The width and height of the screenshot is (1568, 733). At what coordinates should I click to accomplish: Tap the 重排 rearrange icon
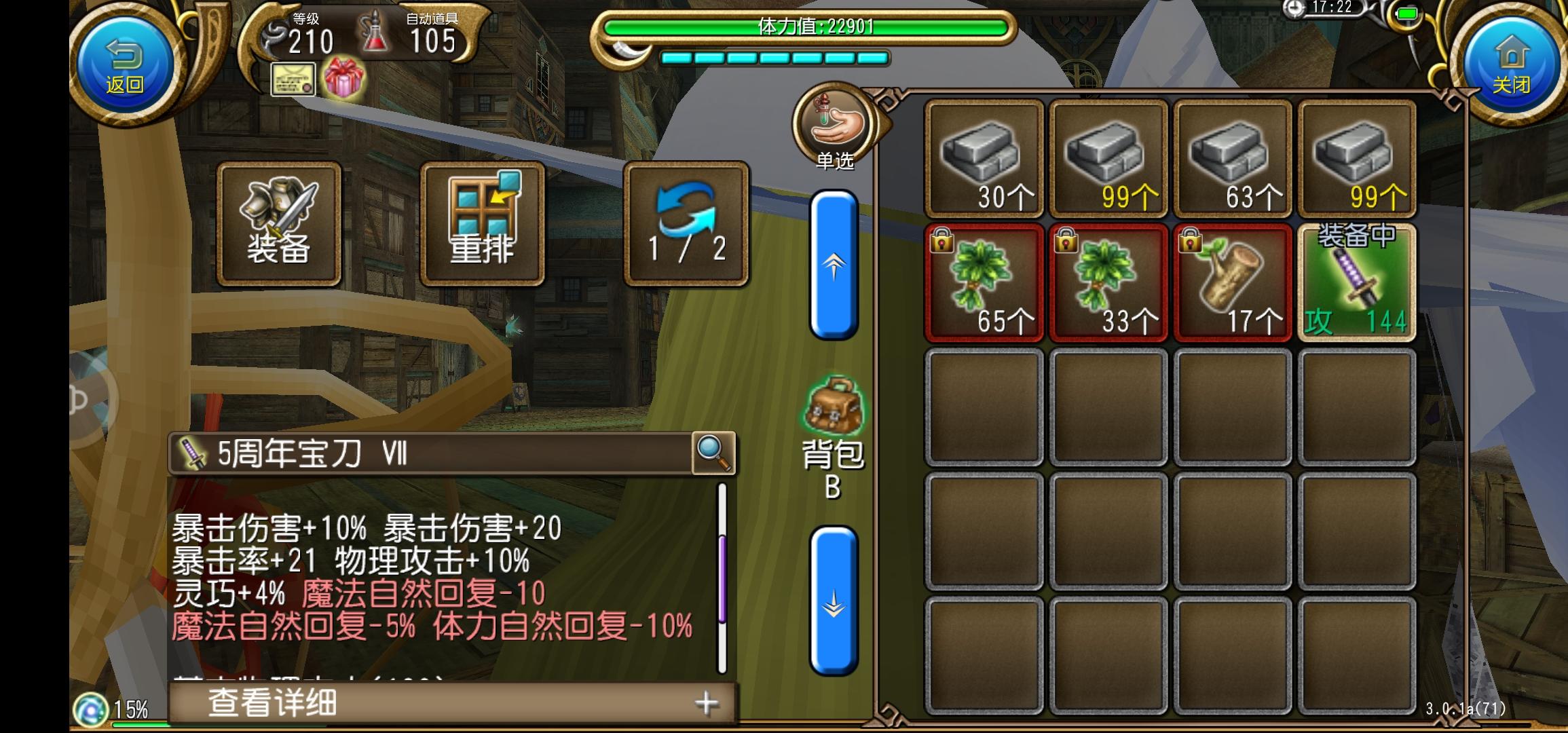pyautogui.click(x=482, y=222)
